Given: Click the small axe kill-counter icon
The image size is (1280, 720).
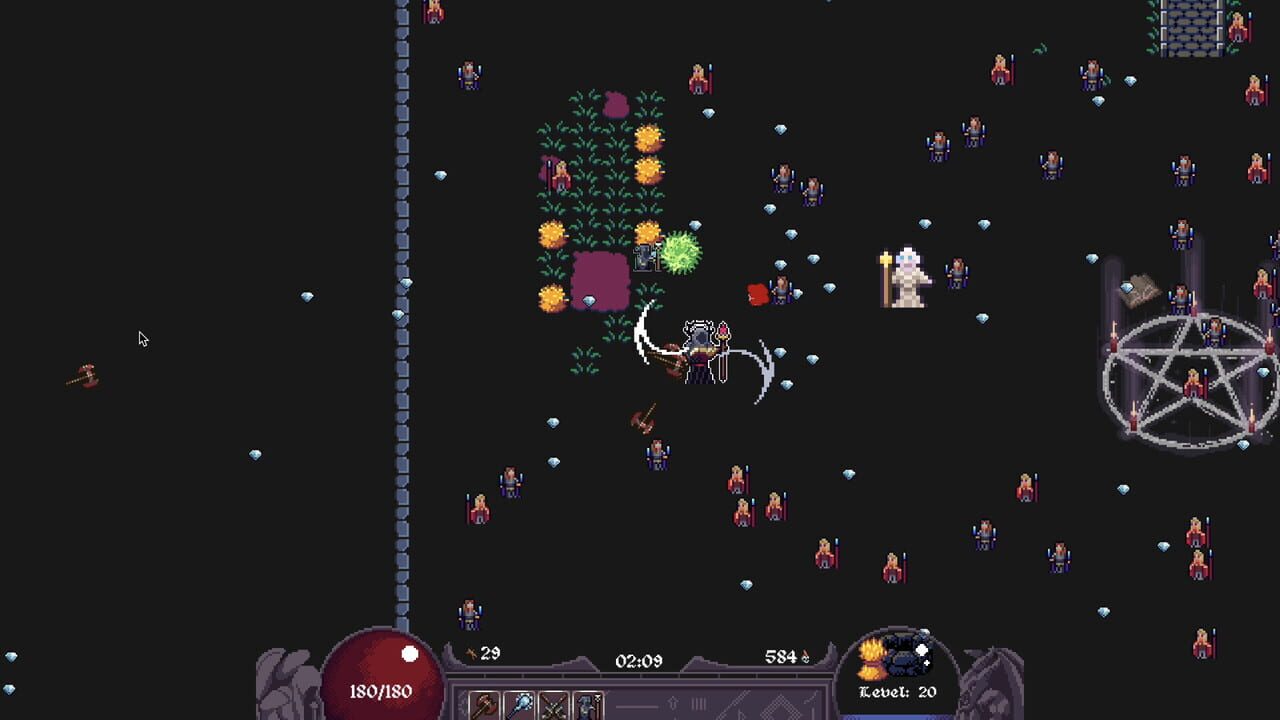Looking at the screenshot, I should (470, 652).
